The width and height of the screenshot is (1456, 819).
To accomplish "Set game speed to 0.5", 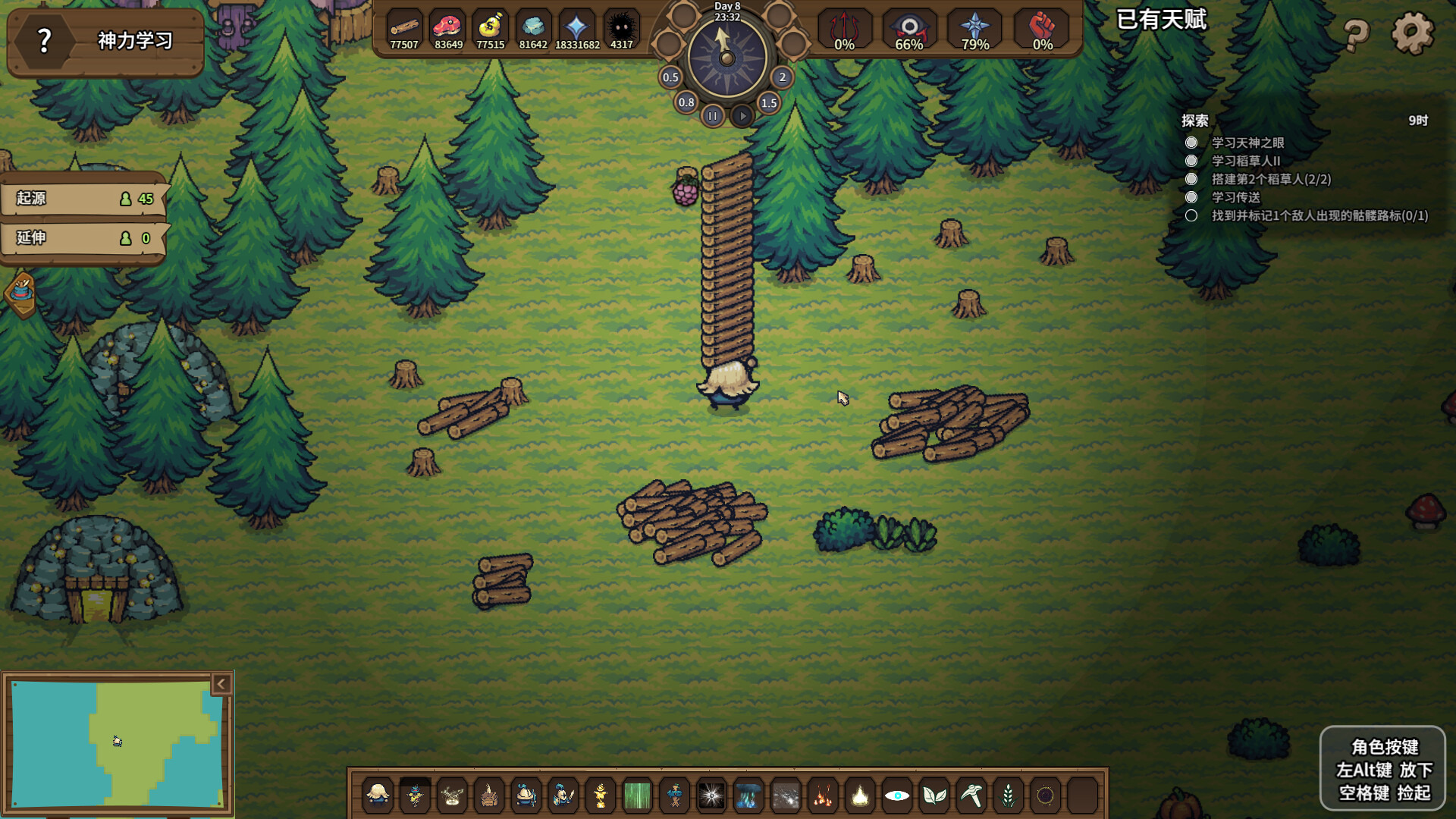I will [670, 77].
